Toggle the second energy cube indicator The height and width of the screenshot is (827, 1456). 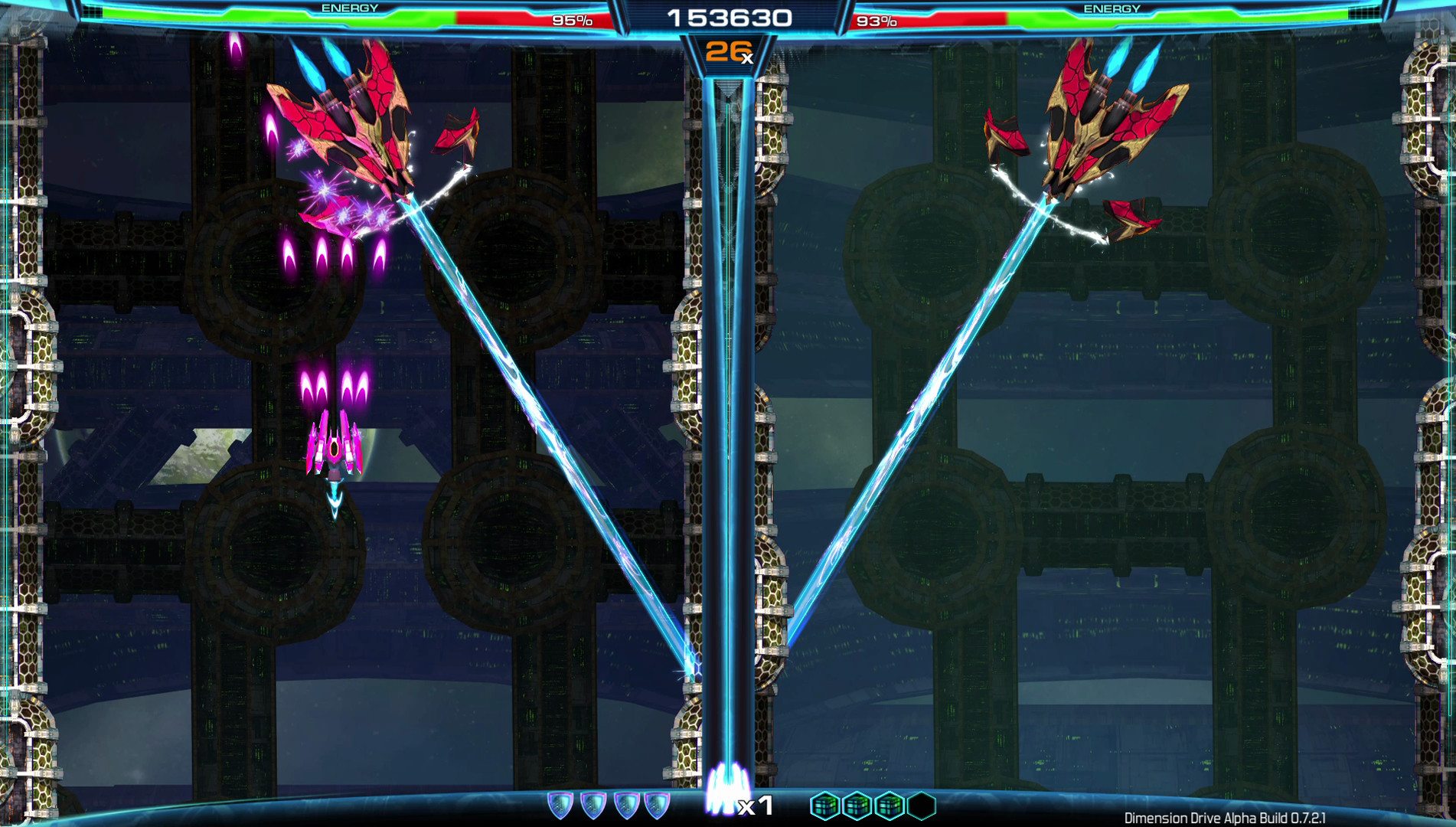point(856,803)
